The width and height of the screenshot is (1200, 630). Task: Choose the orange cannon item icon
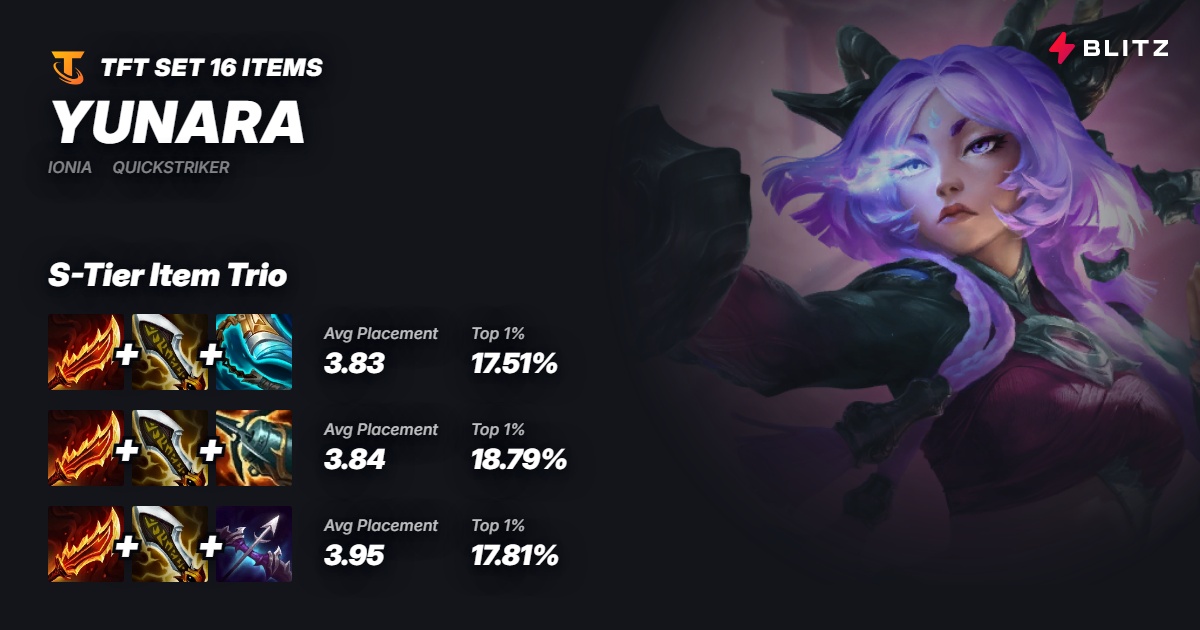[x=254, y=448]
